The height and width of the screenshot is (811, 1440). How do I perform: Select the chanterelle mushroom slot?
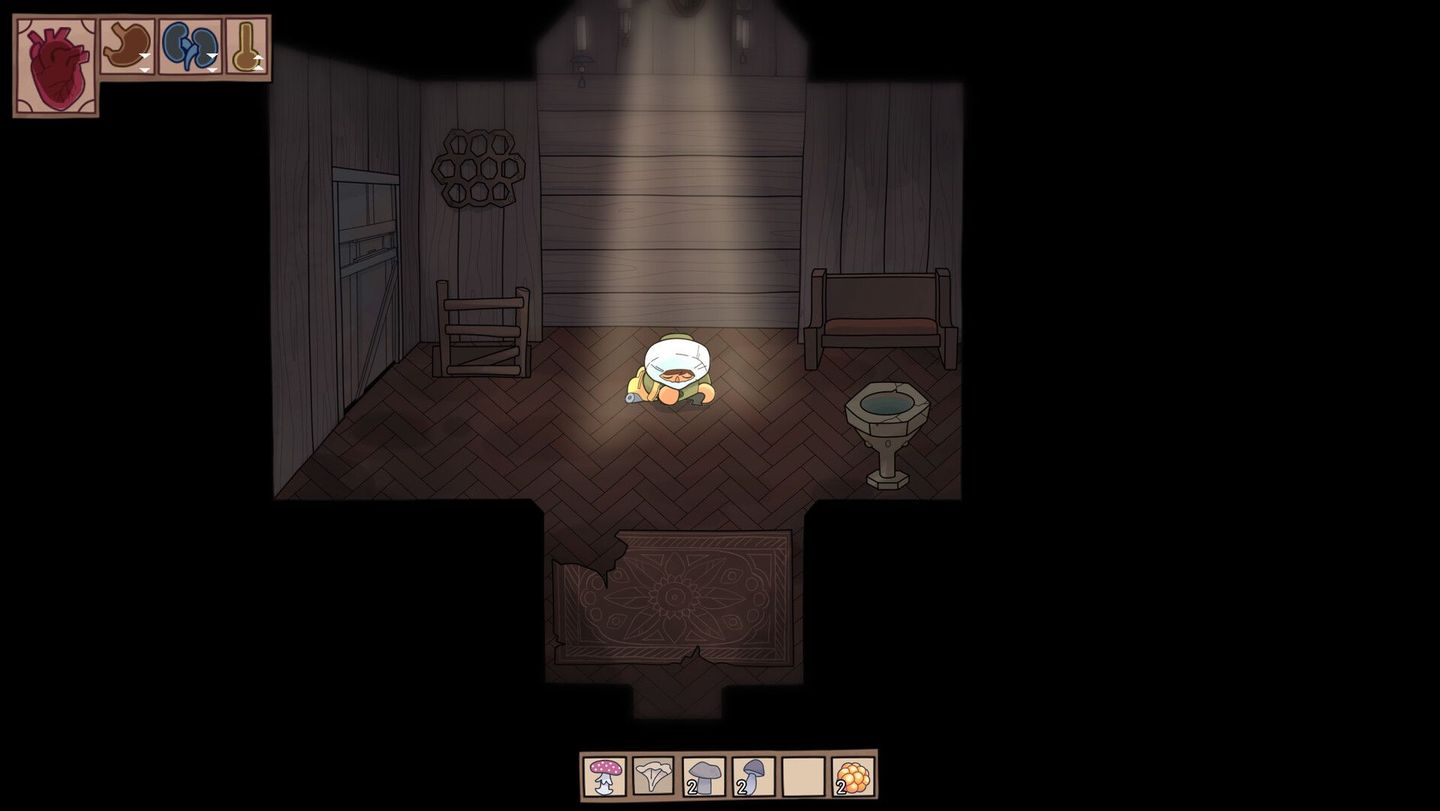(x=652, y=777)
